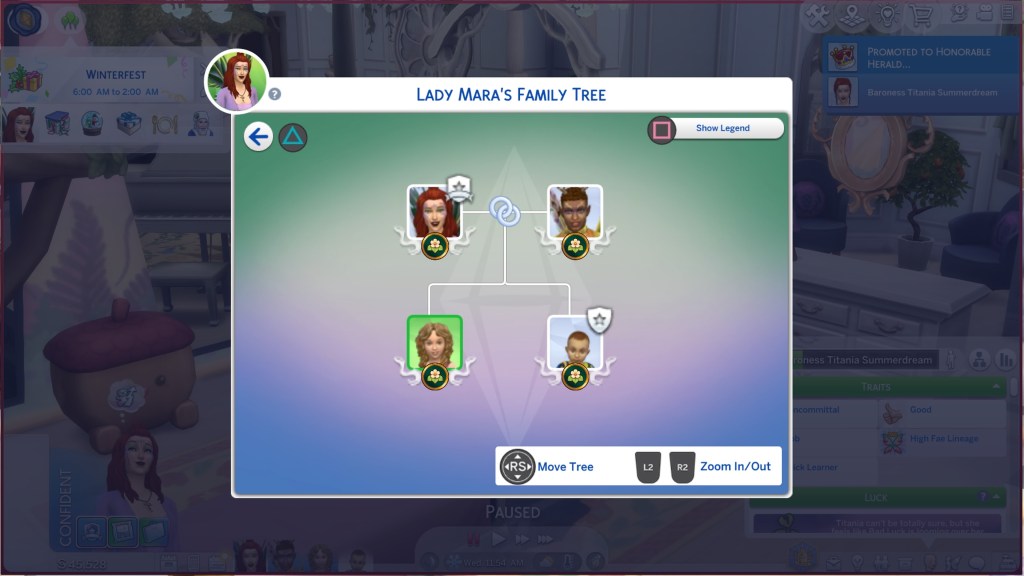Click Lady Mara's portrait above the tree
Image resolution: width=1024 pixels, height=576 pixels.
(x=237, y=80)
